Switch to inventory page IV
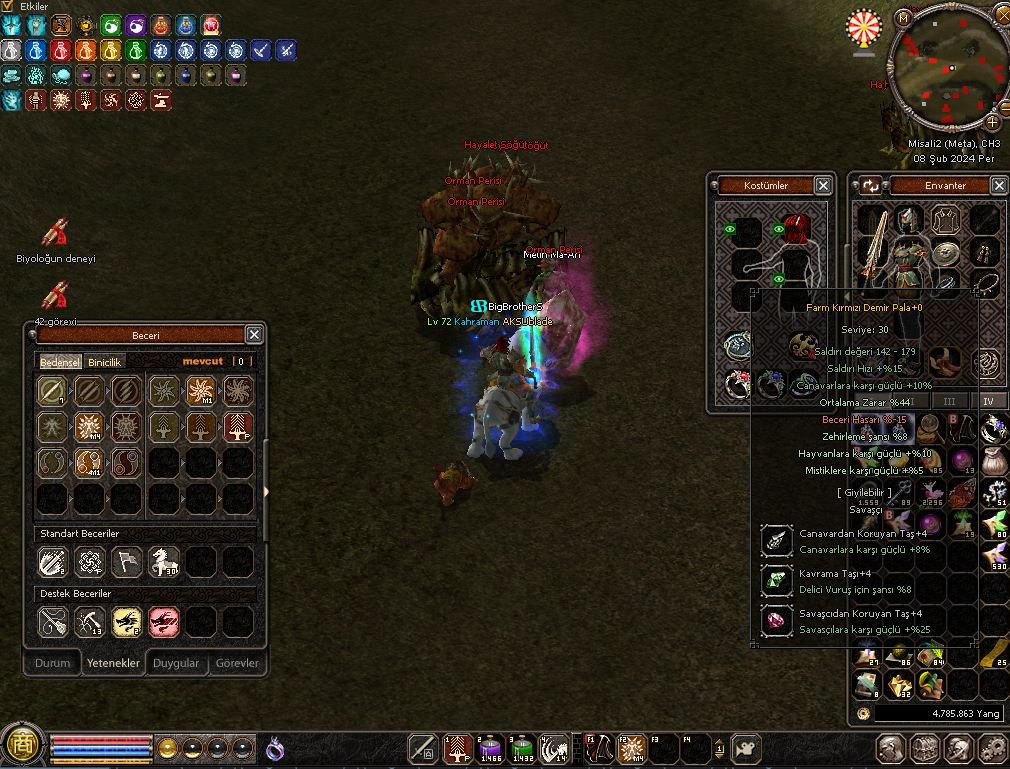This screenshot has width=1010, height=769. [x=989, y=401]
